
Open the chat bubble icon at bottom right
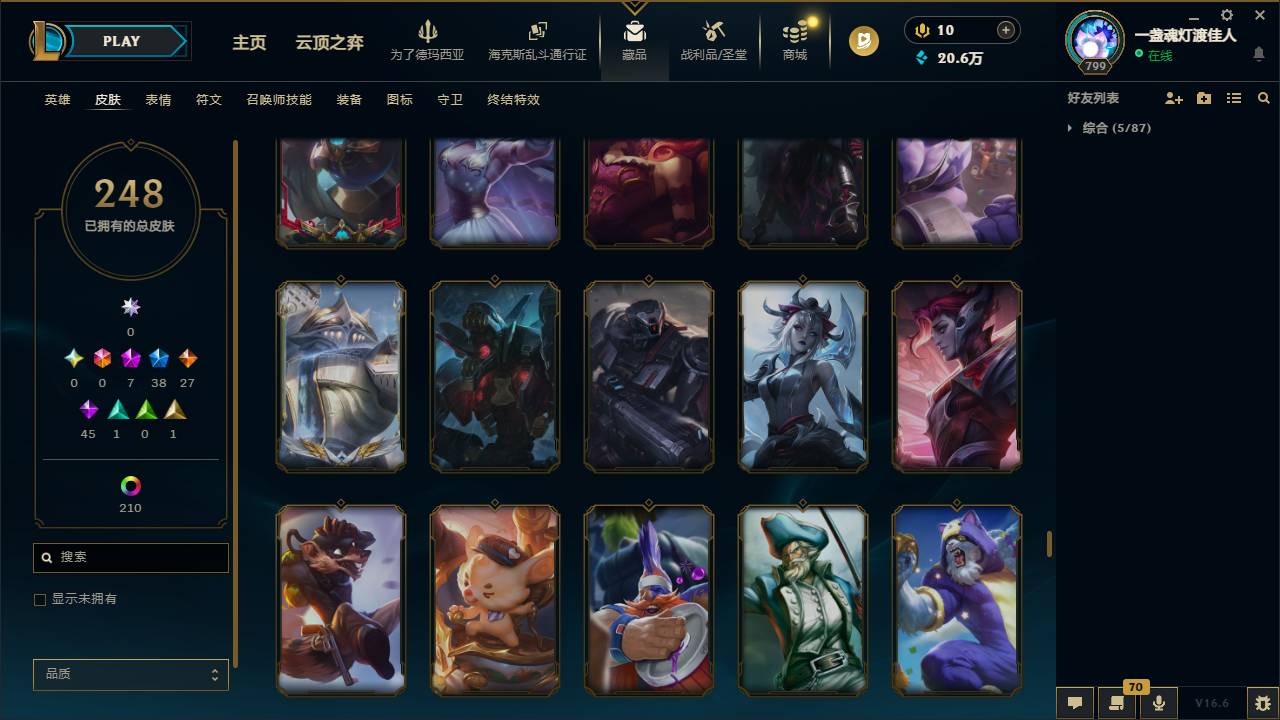pos(1073,703)
